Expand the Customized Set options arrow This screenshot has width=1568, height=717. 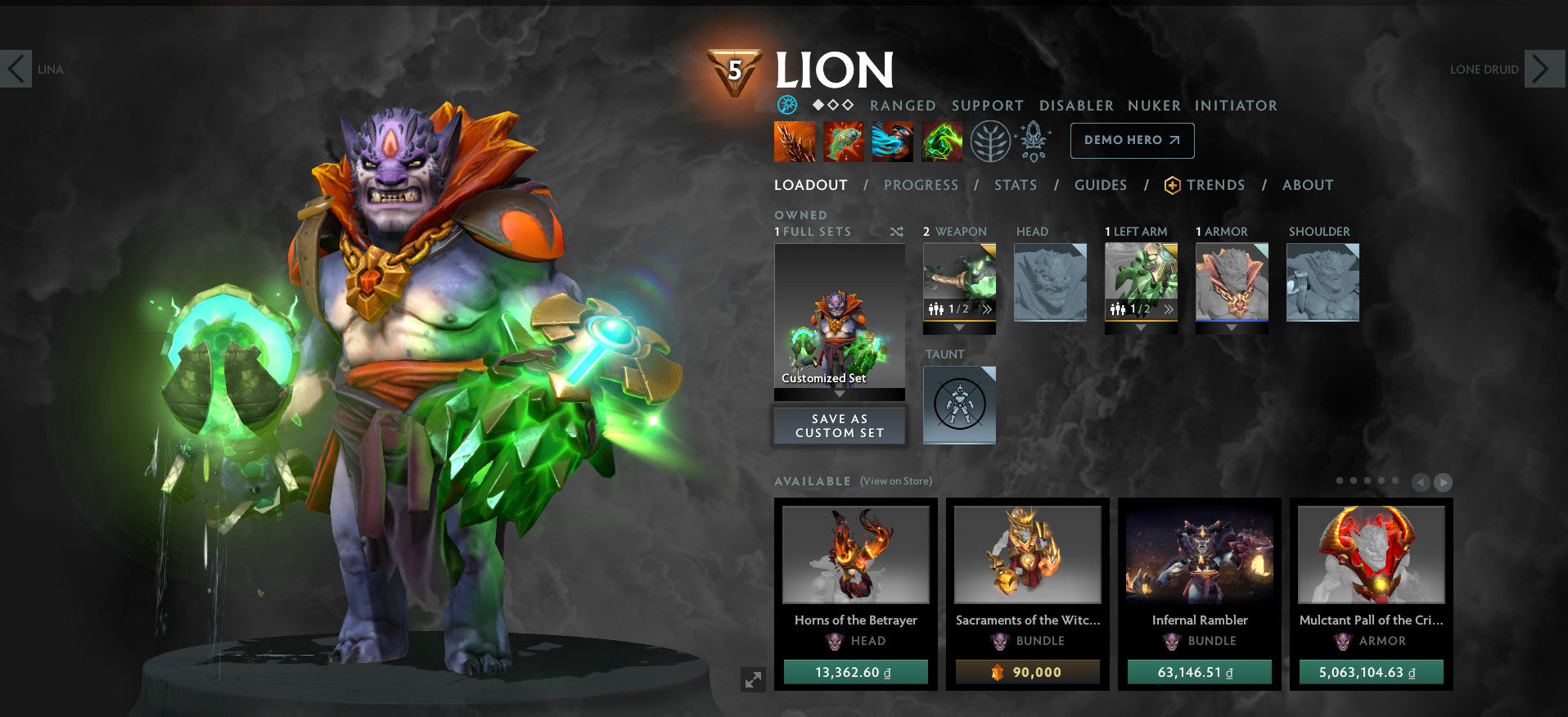pyautogui.click(x=839, y=393)
